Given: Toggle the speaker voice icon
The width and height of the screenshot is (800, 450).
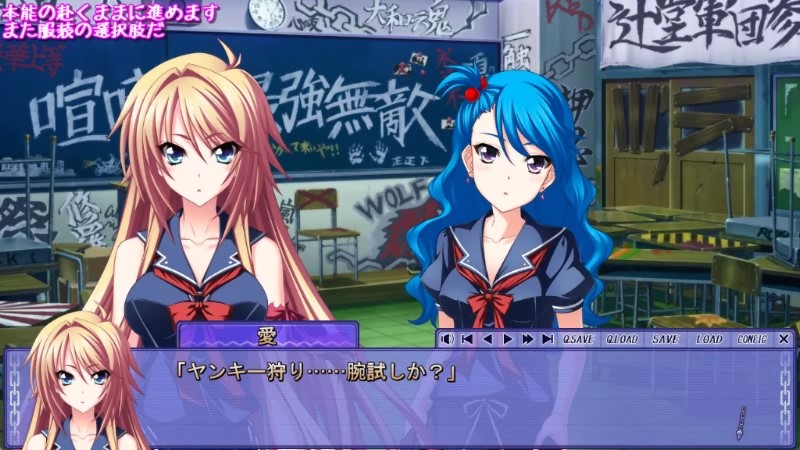Looking at the screenshot, I should [447, 339].
